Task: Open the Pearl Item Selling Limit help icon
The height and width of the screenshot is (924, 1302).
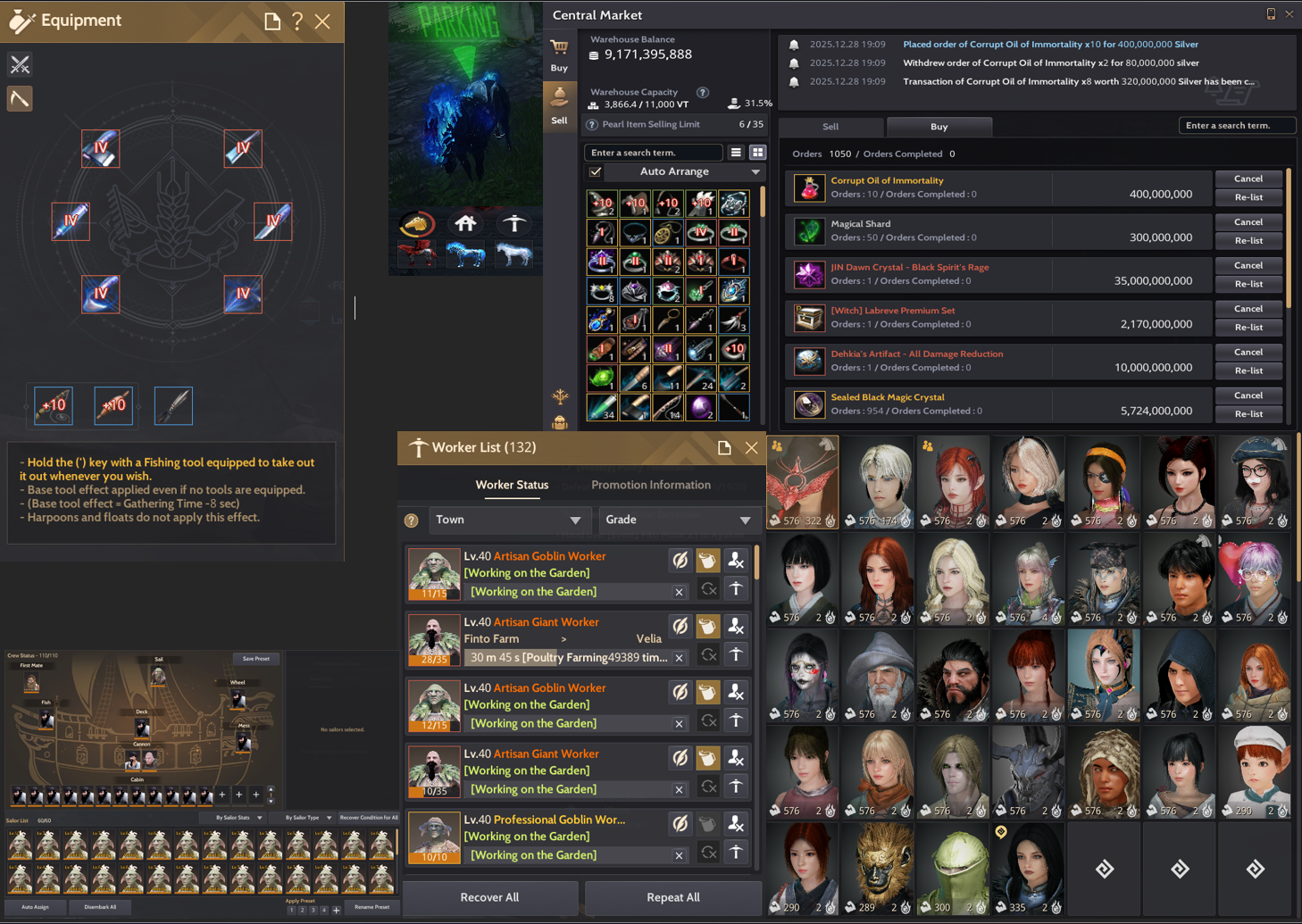Action: 591,124
